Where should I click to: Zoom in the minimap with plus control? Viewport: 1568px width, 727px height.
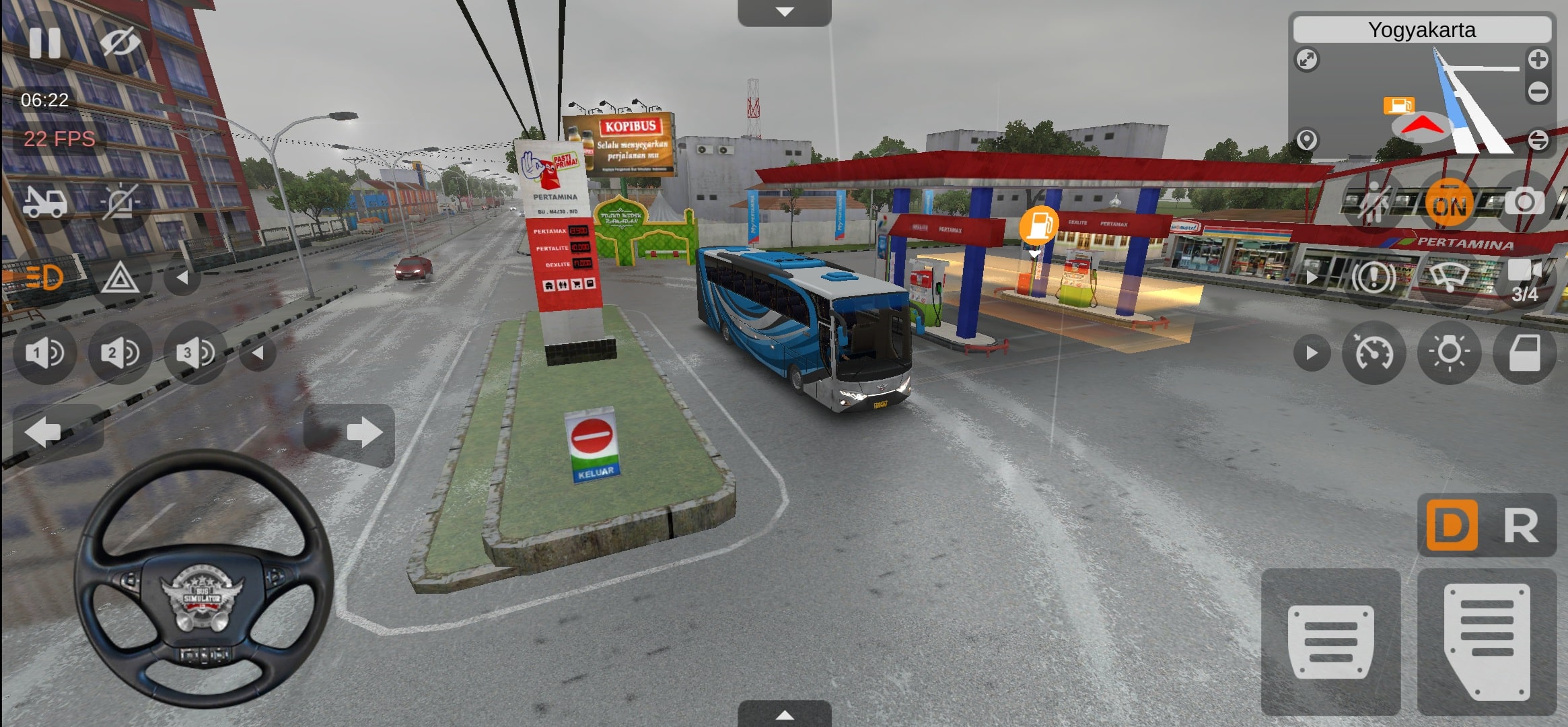tap(1538, 61)
